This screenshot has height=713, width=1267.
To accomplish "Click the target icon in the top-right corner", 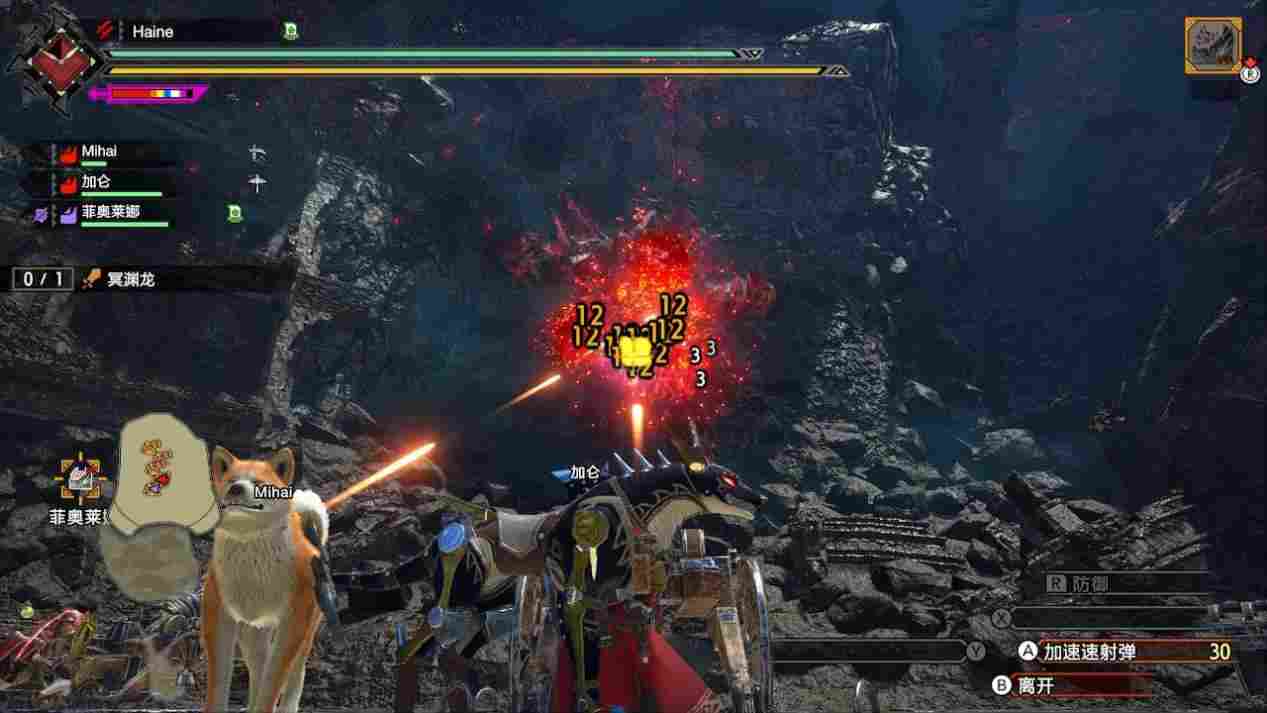I will (x=1213, y=45).
